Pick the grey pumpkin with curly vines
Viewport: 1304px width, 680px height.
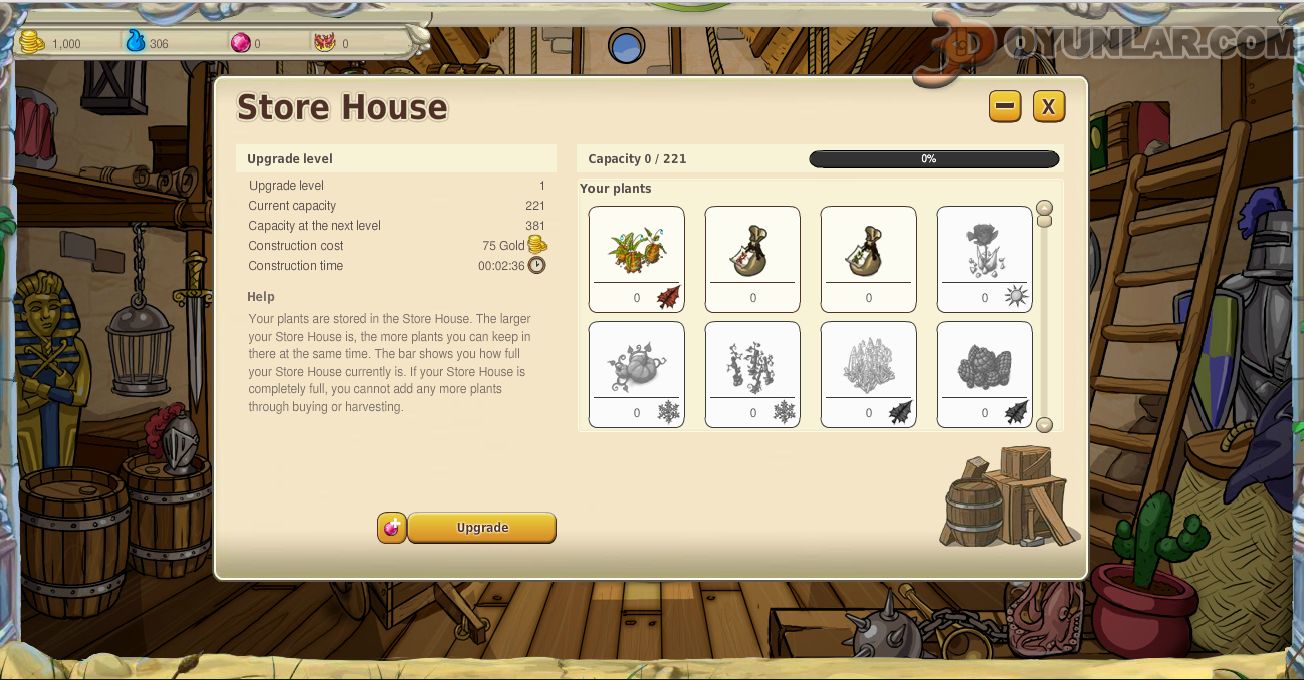(x=637, y=374)
